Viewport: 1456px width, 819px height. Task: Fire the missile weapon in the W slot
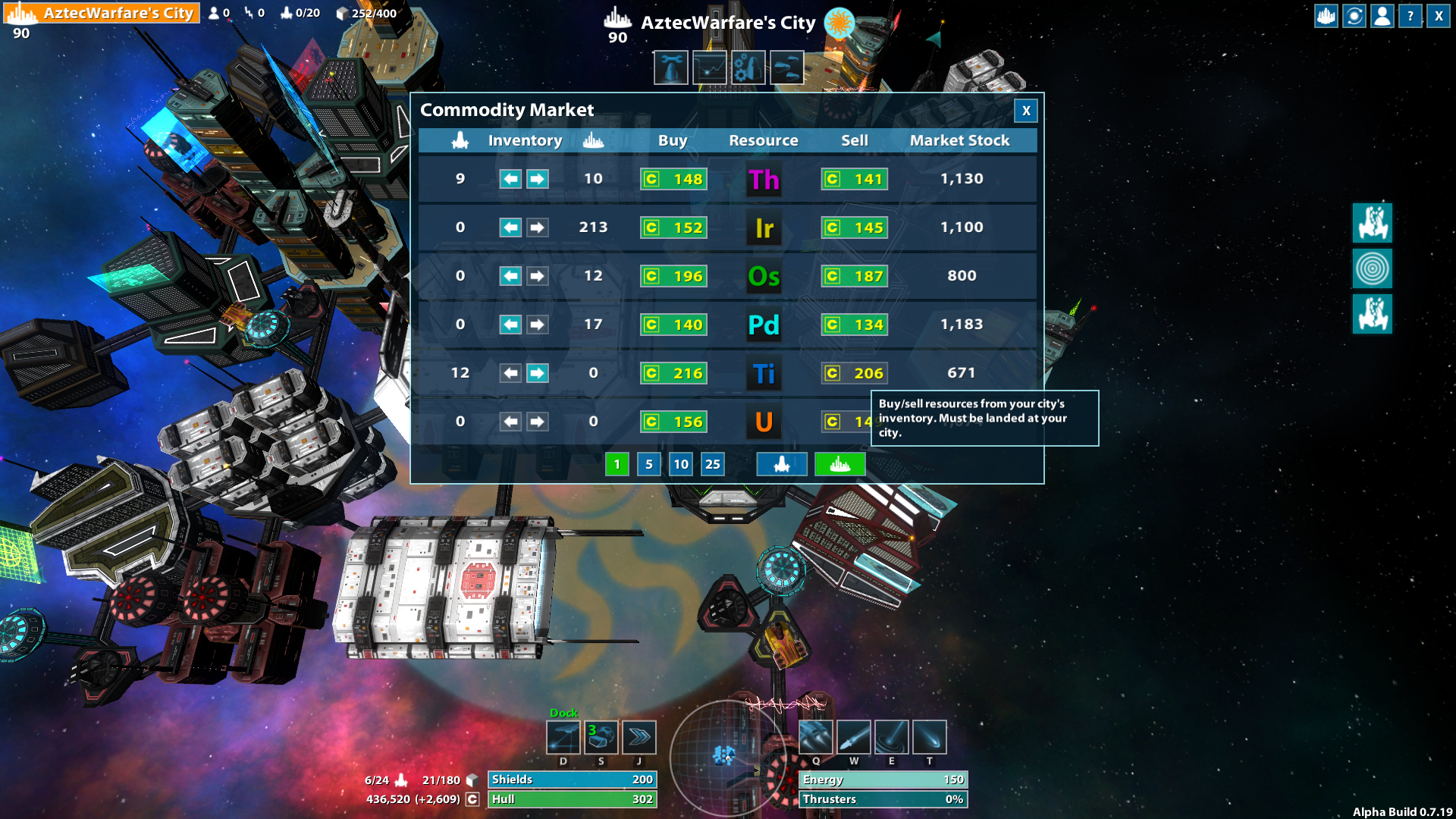point(854,736)
